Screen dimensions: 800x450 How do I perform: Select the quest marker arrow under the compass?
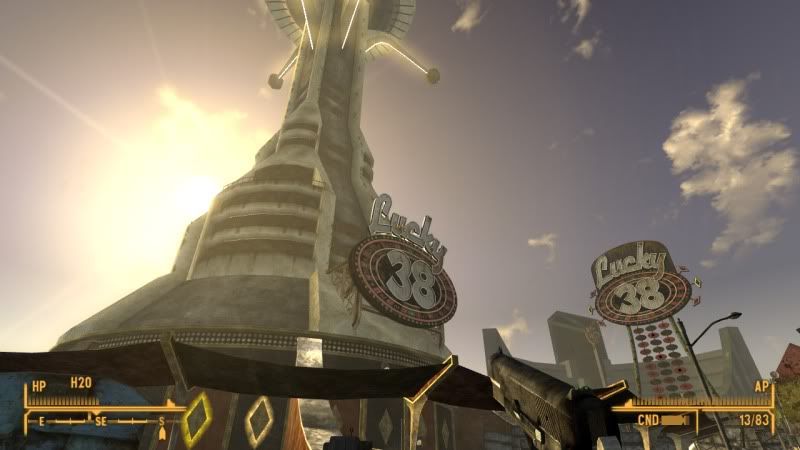(x=161, y=431)
